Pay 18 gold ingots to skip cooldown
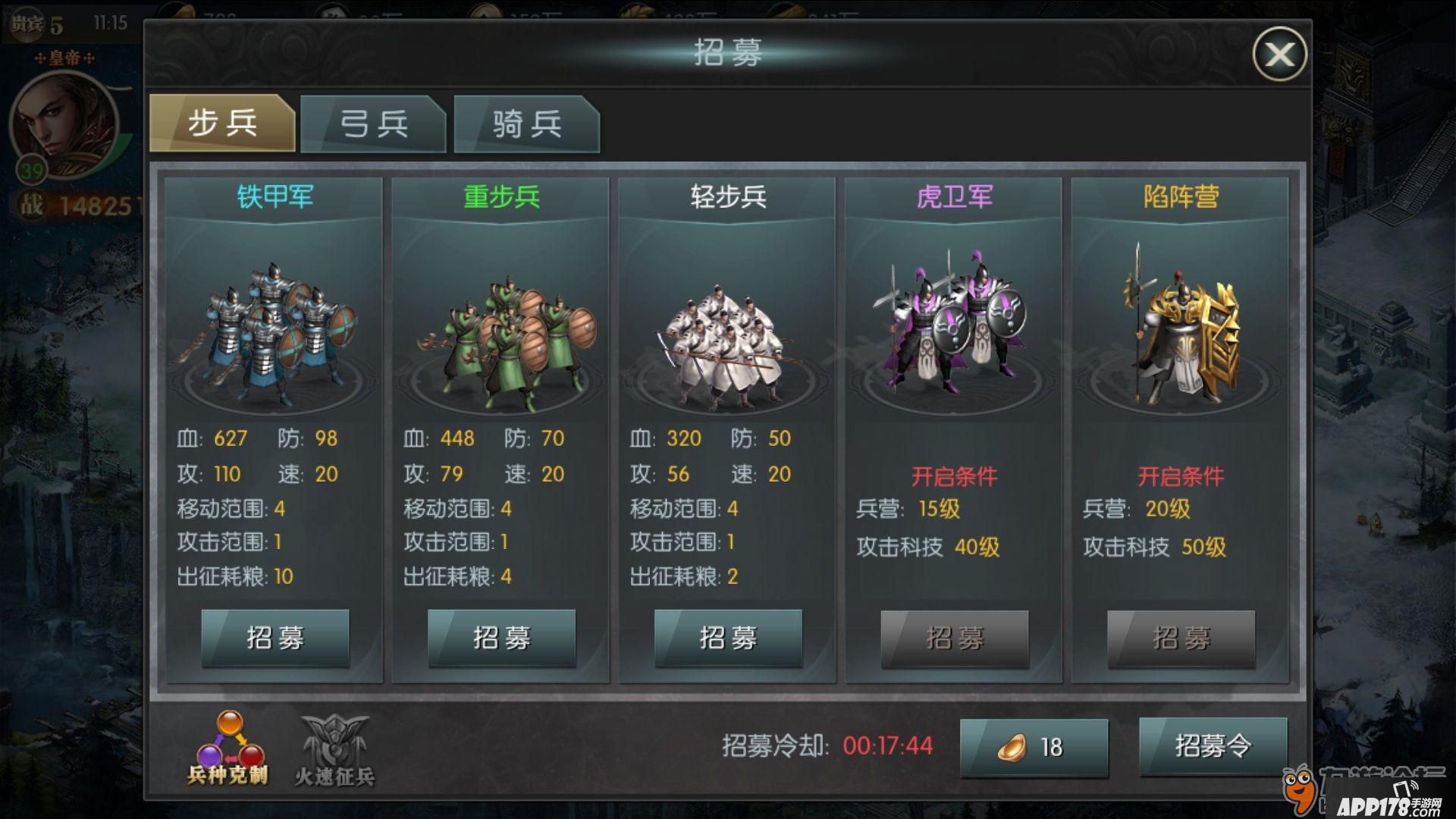This screenshot has height=819, width=1456. tap(1034, 747)
